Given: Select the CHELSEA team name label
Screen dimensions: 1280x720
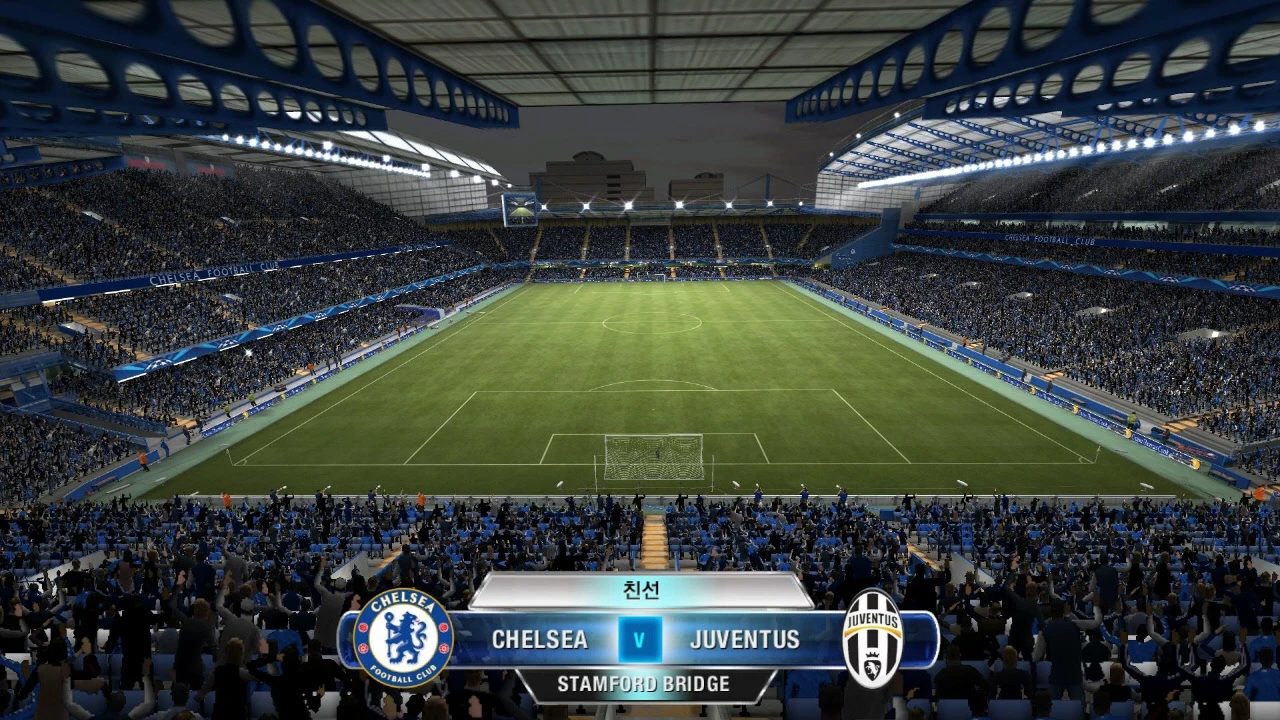Looking at the screenshot, I should coord(541,640).
